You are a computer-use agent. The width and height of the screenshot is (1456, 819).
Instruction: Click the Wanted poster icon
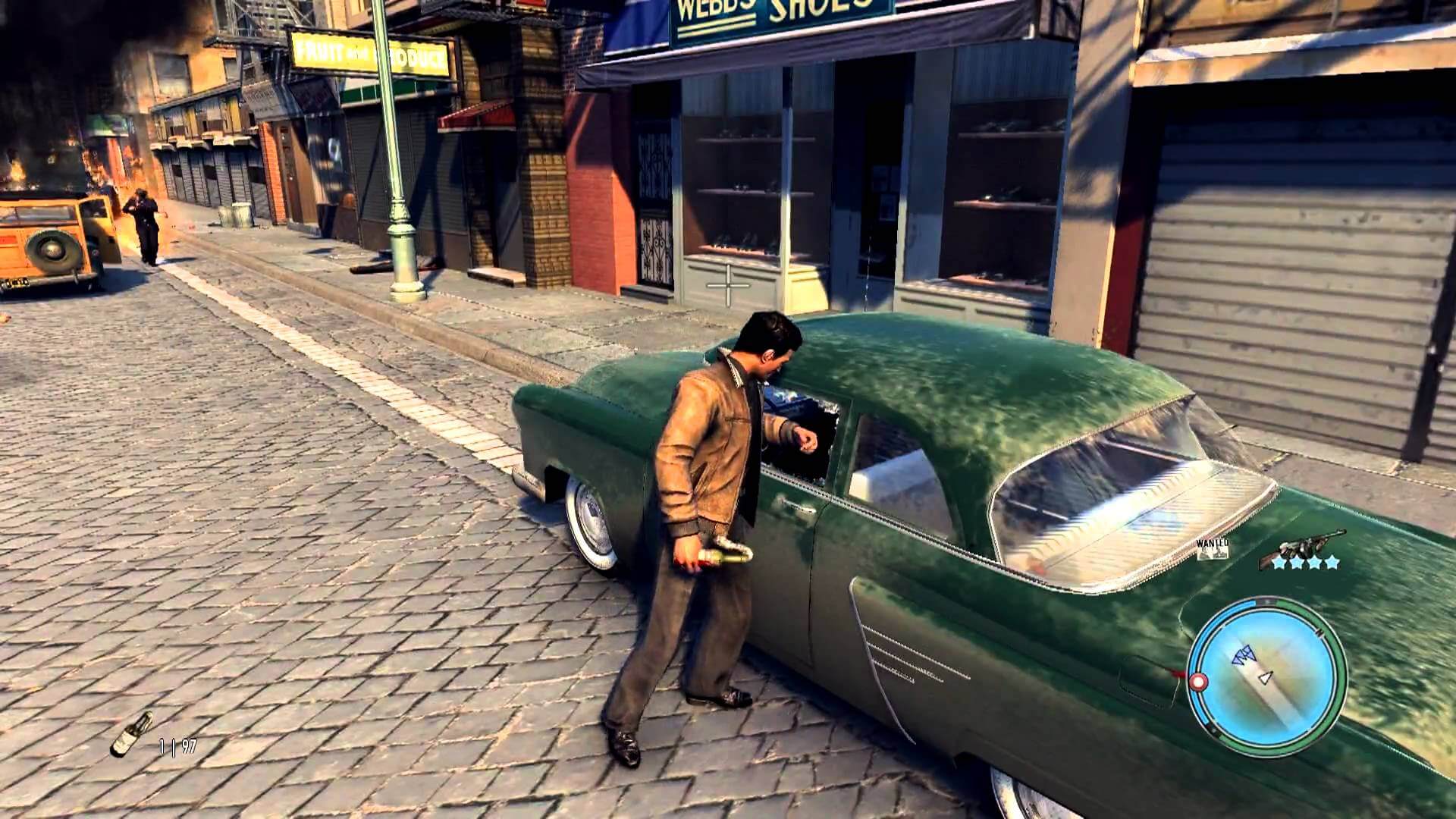point(1211,548)
